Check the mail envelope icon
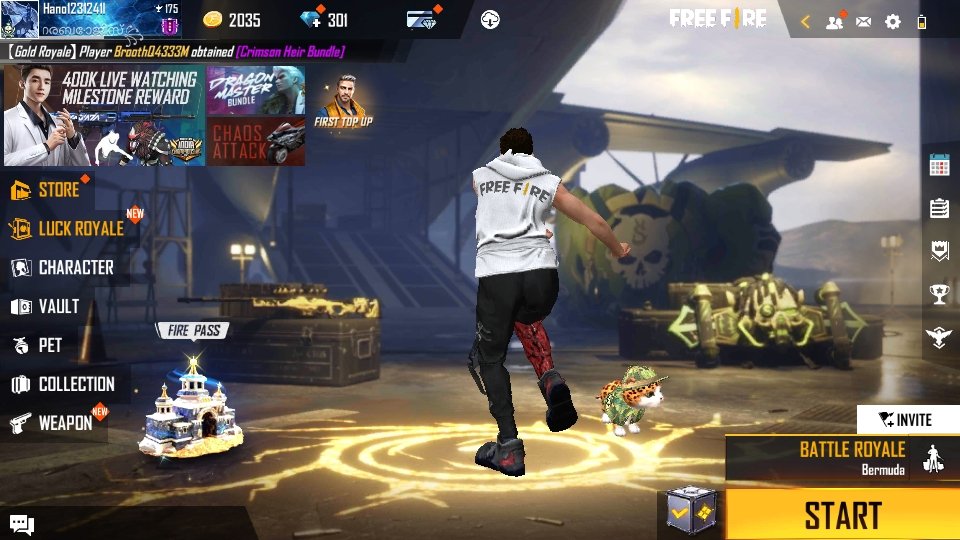Viewport: 960px width, 540px height. pyautogui.click(x=863, y=21)
